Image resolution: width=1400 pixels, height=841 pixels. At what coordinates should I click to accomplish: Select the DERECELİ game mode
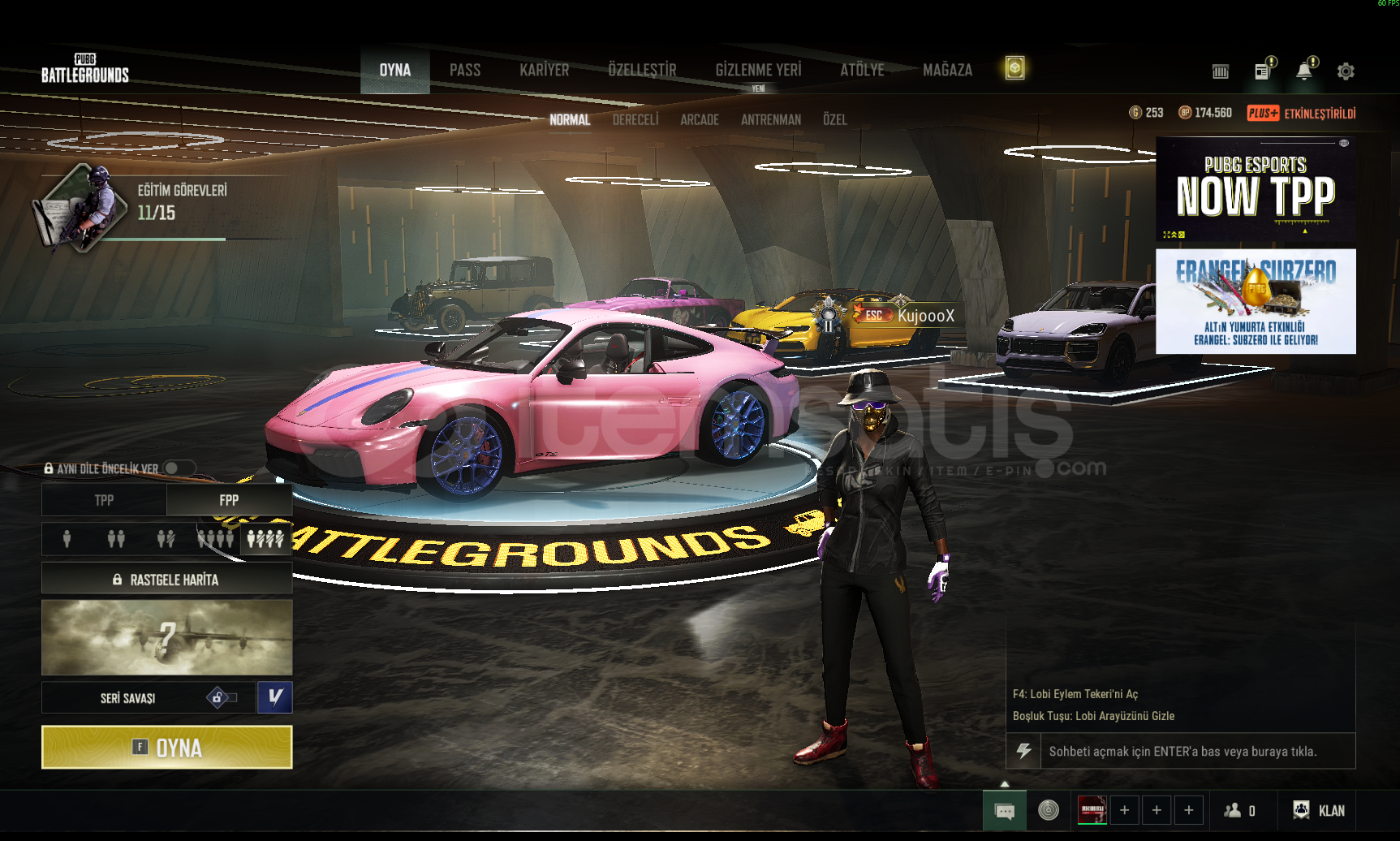coord(635,120)
